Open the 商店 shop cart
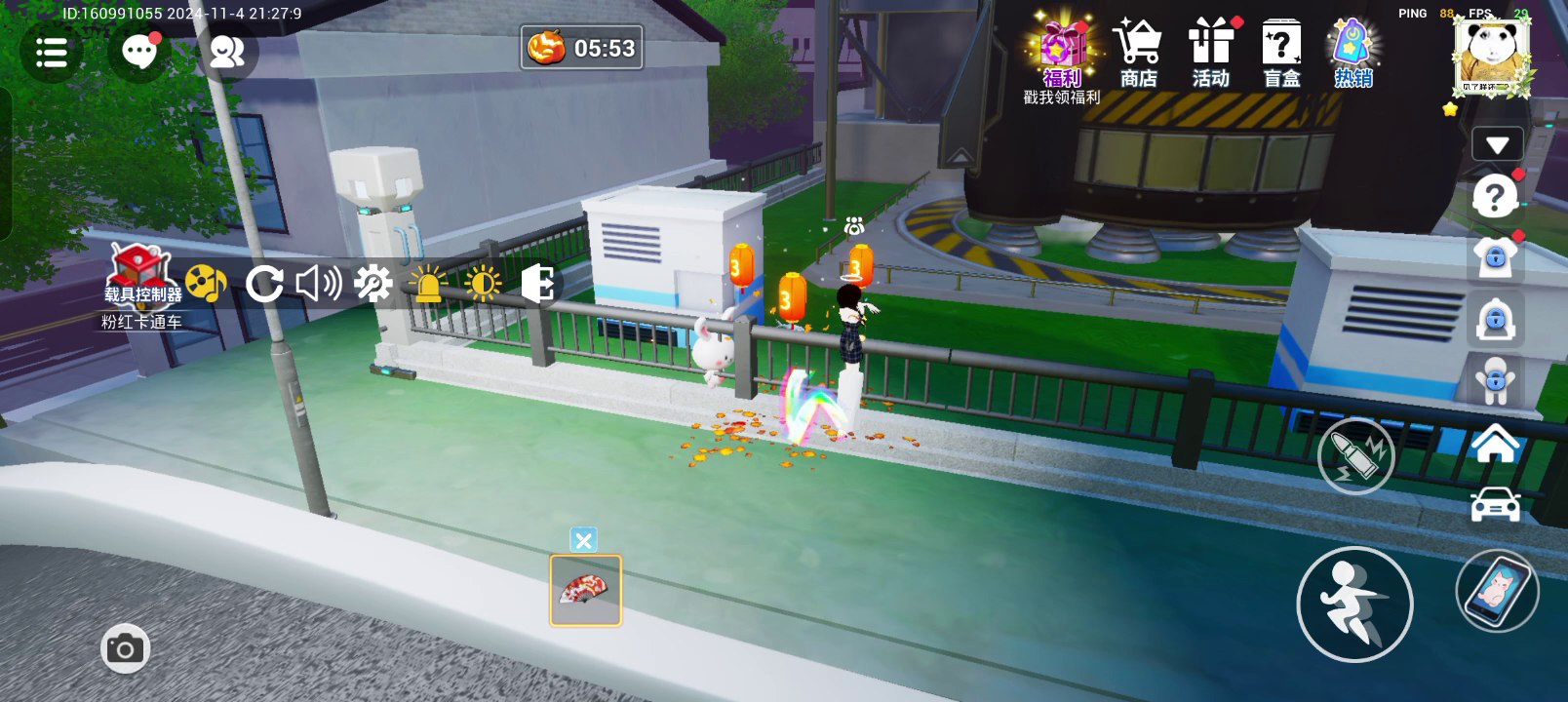 pyautogui.click(x=1138, y=54)
